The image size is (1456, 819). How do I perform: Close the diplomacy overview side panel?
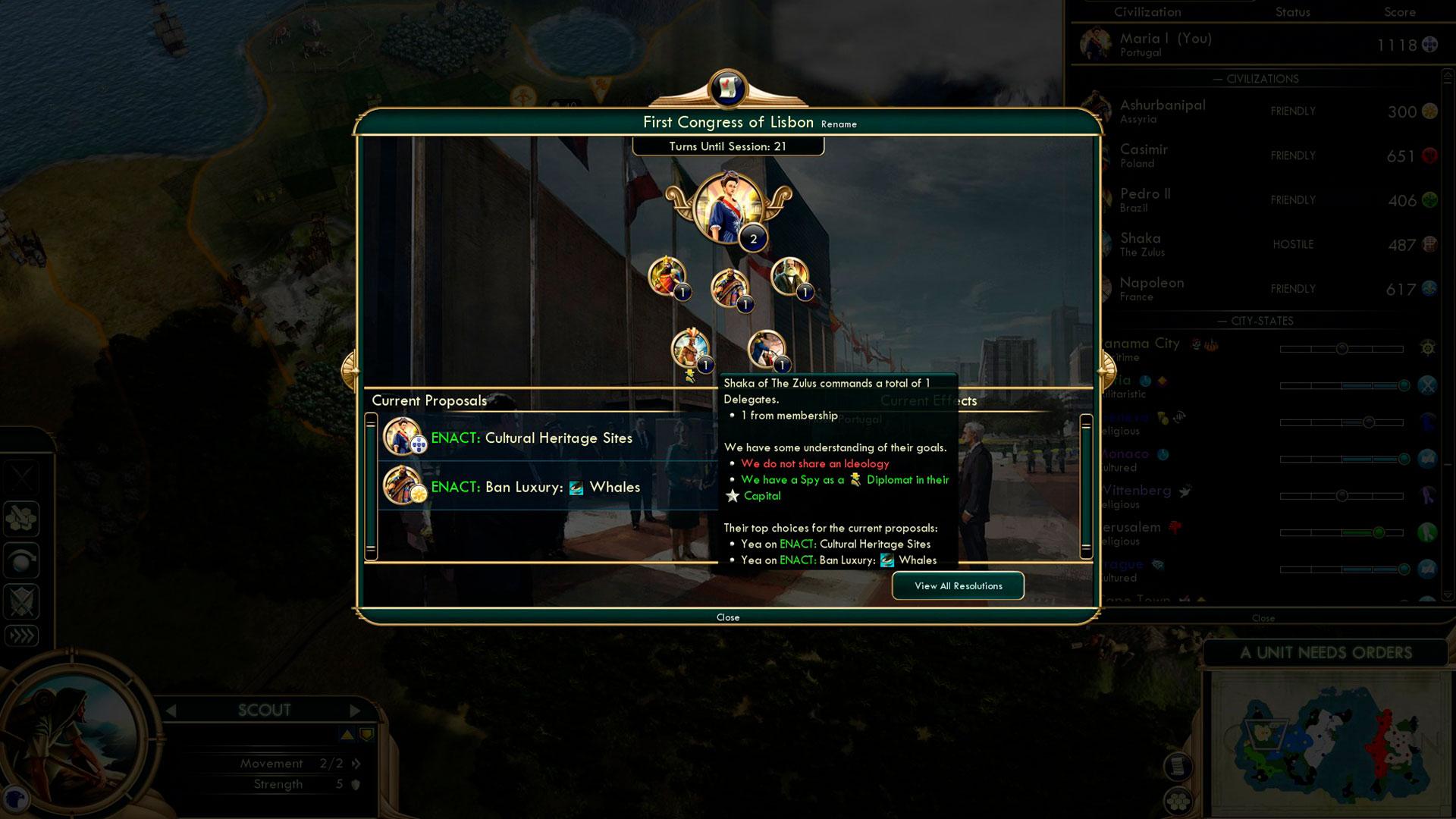point(1263,618)
